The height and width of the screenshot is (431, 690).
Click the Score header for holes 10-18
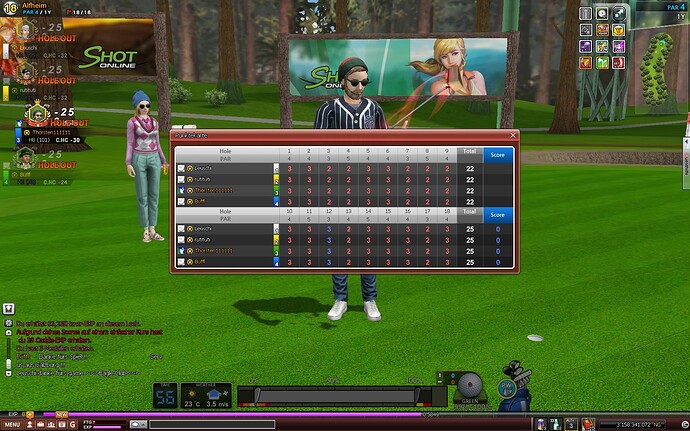point(497,215)
